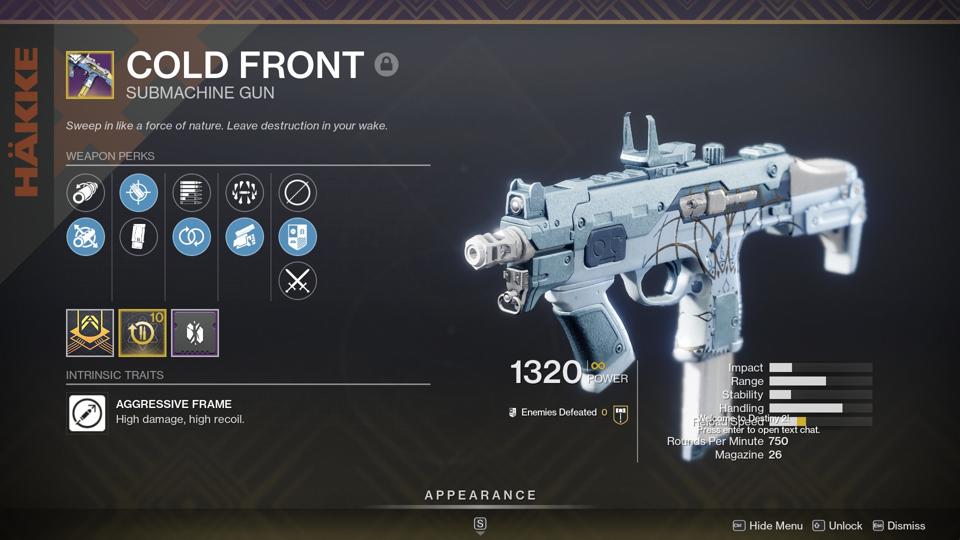Image resolution: width=960 pixels, height=540 pixels.
Task: Pick the crossed swords tracker
Action: [297, 281]
